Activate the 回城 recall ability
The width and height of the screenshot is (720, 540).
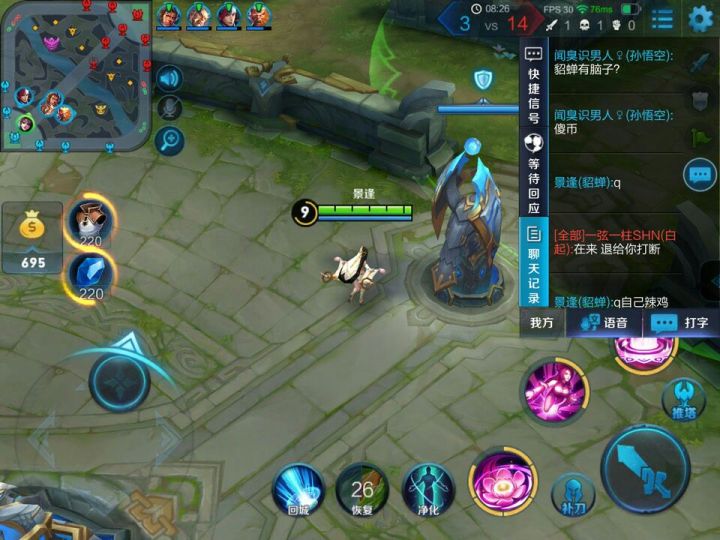[299, 490]
